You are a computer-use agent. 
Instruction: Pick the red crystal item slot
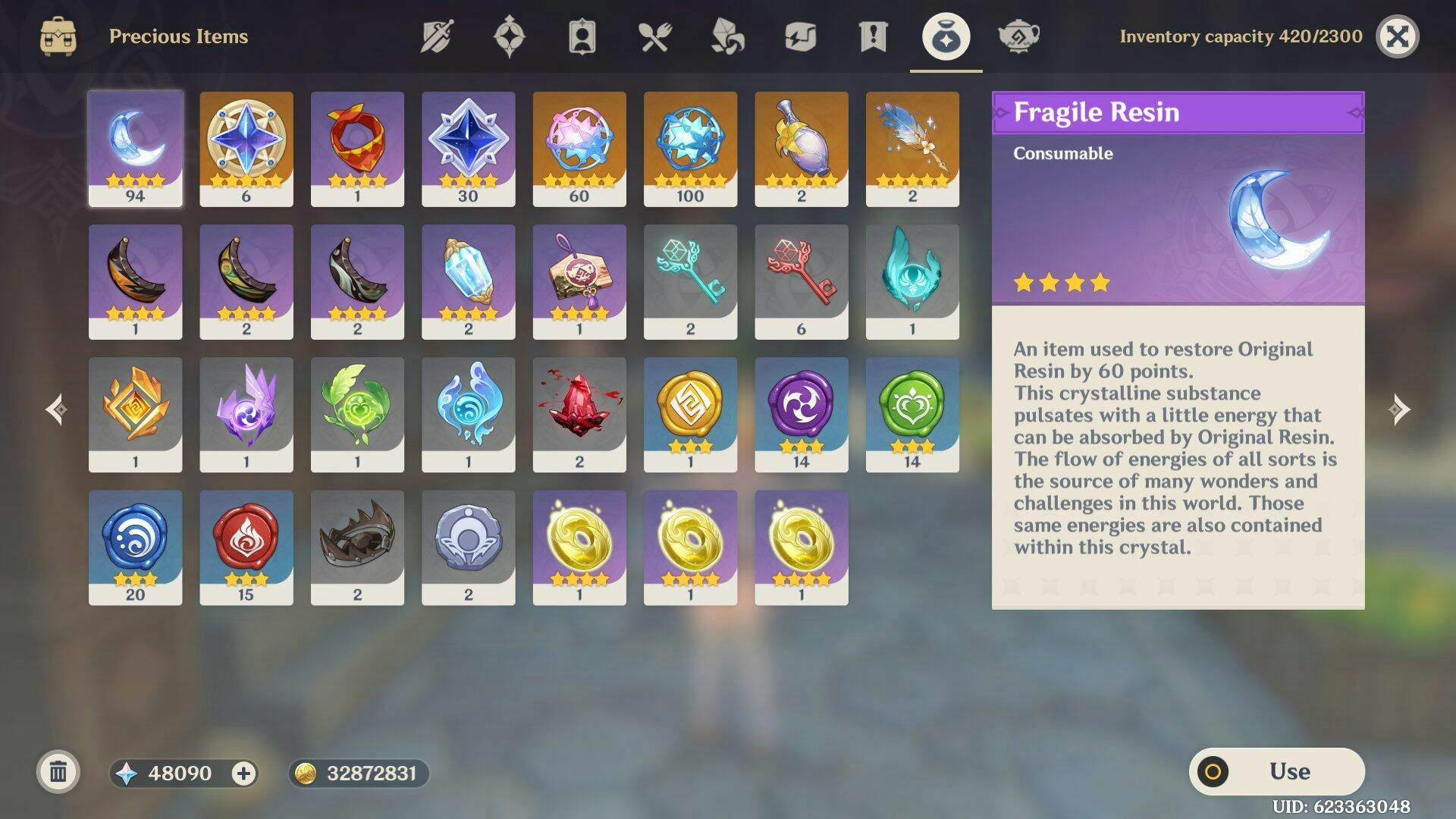tap(579, 414)
